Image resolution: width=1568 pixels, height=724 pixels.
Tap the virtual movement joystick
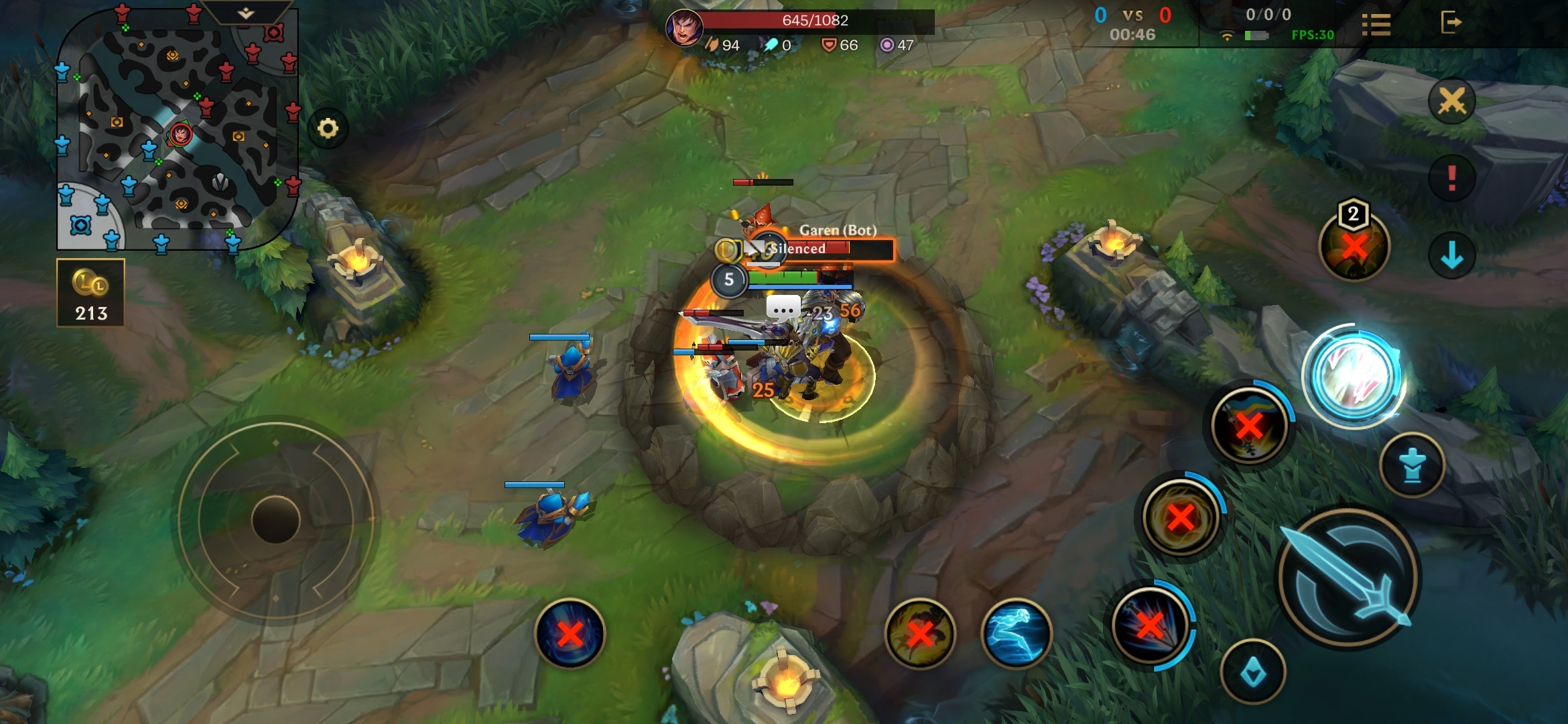click(275, 520)
